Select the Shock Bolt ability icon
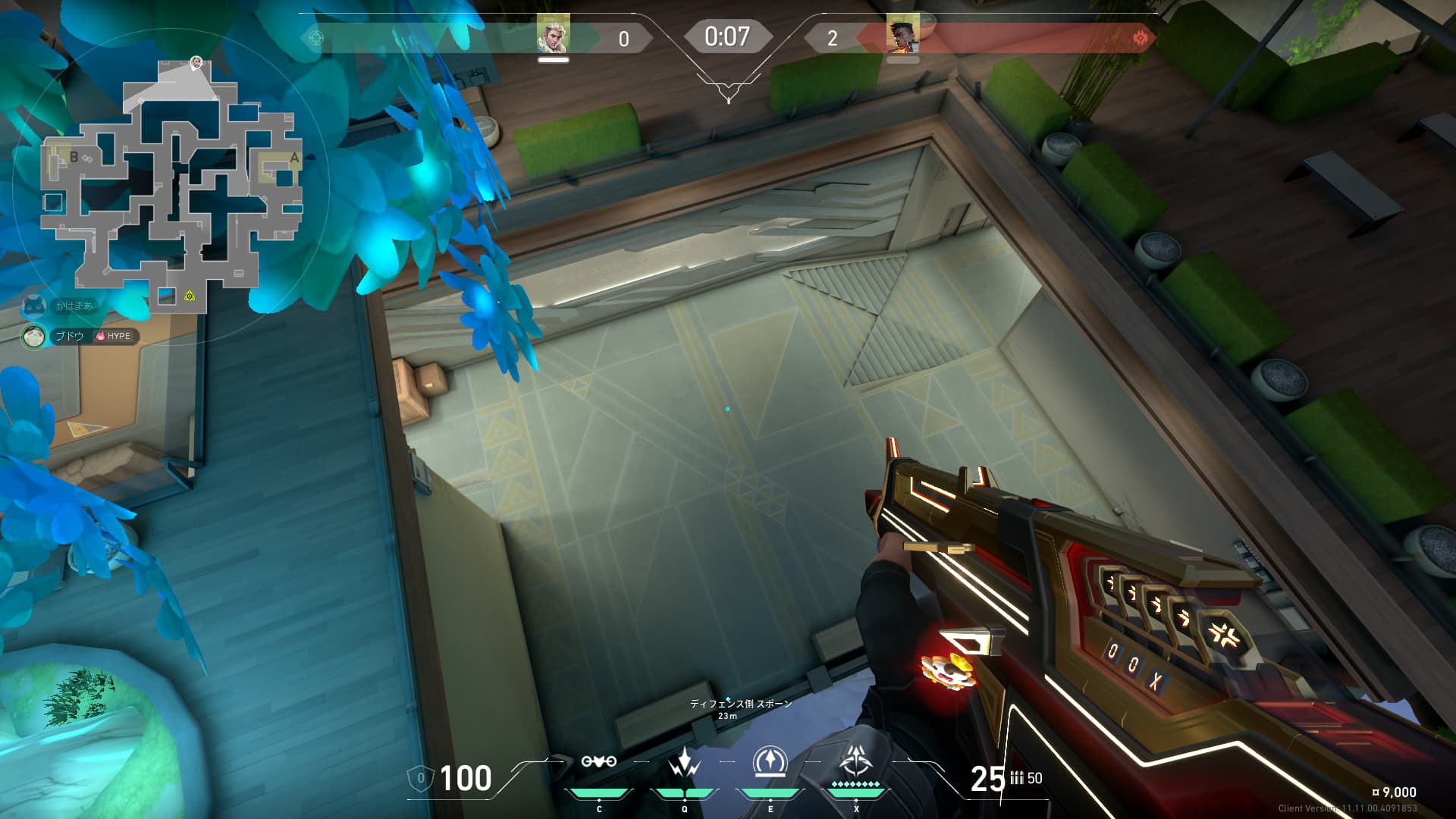Viewport: 1456px width, 819px height. [684, 761]
